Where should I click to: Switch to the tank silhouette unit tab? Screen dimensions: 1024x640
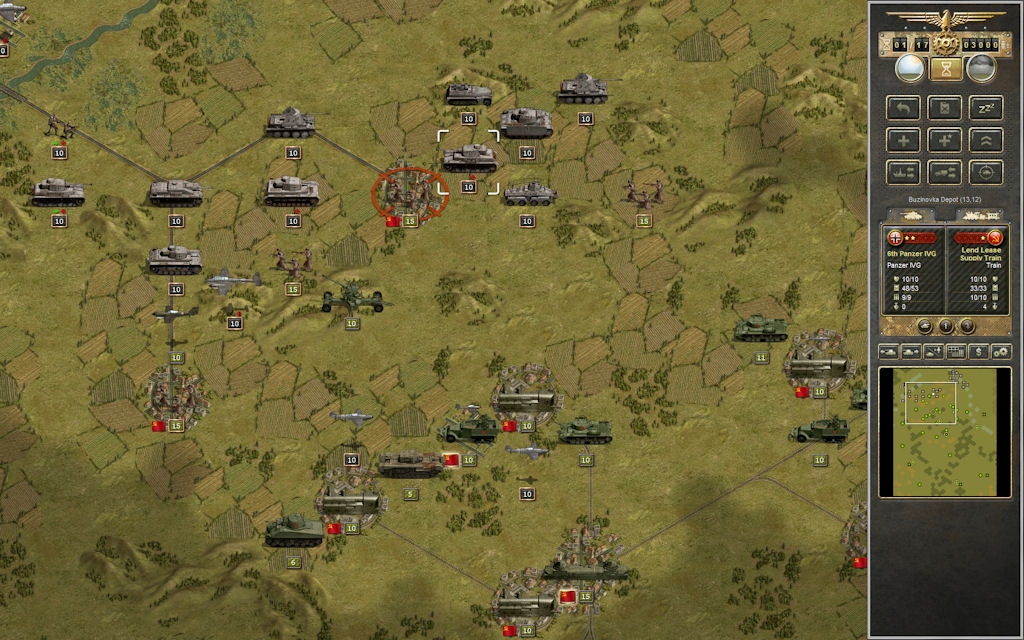[x=912, y=215]
